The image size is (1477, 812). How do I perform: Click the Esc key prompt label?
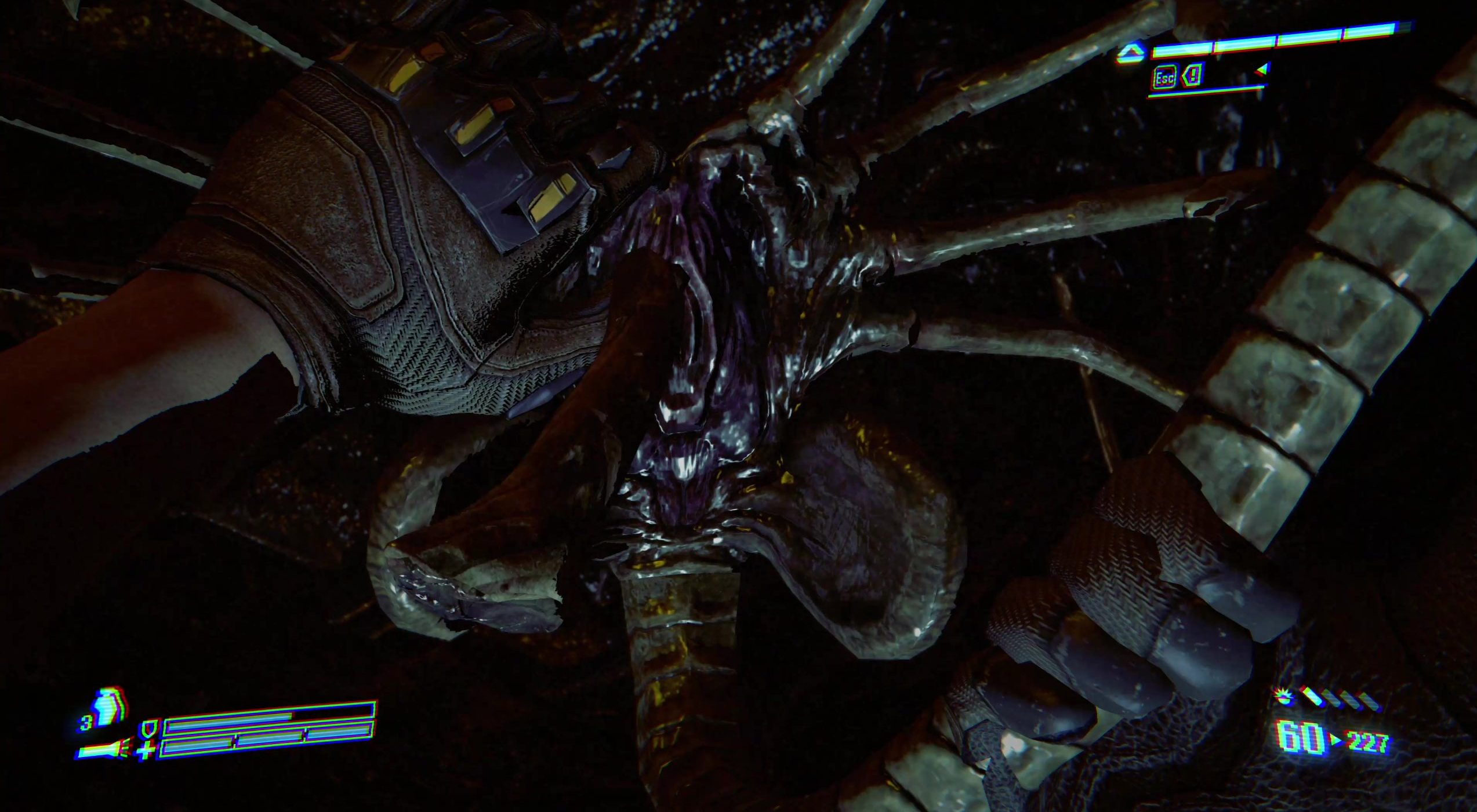click(1165, 79)
